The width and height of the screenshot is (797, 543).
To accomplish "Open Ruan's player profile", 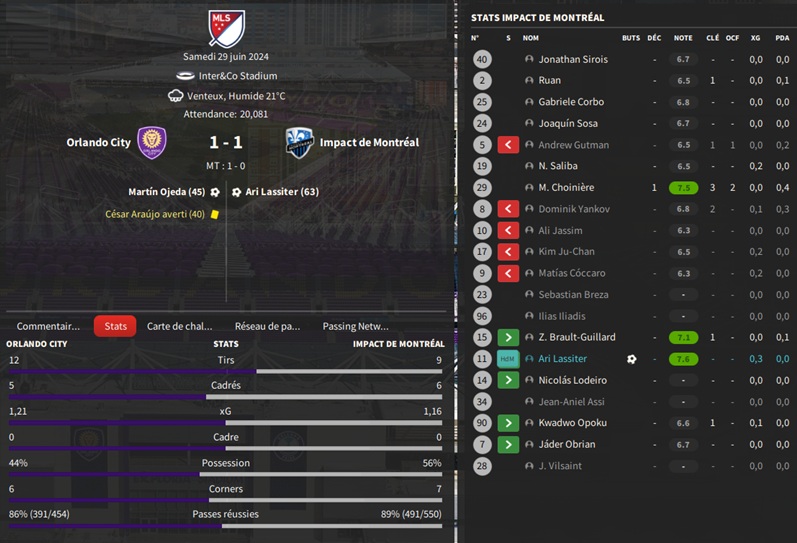I will pyautogui.click(x=549, y=81).
